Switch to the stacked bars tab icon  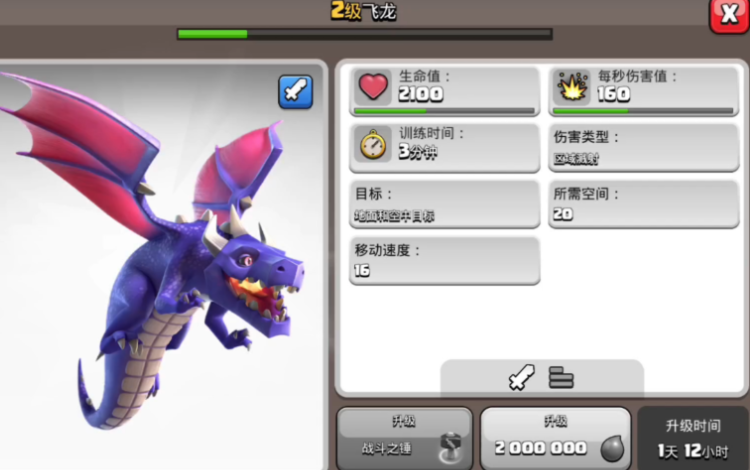click(x=561, y=377)
